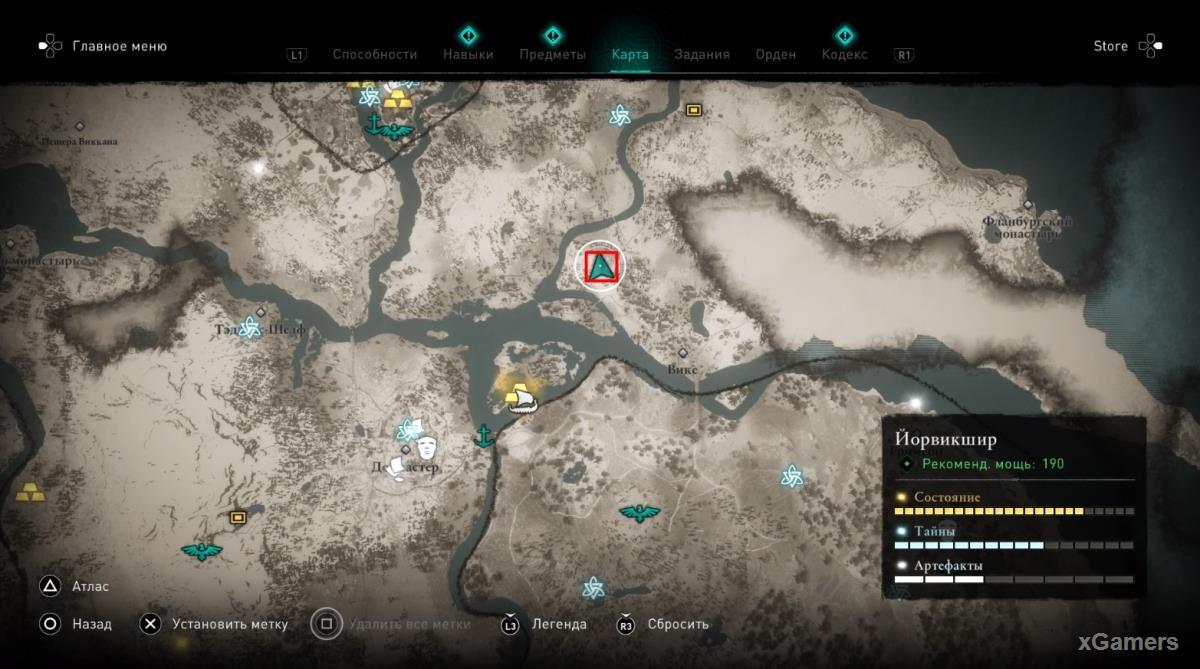Screen dimensions: 1200x669
Task: Open the Store
Action: [x=1110, y=46]
